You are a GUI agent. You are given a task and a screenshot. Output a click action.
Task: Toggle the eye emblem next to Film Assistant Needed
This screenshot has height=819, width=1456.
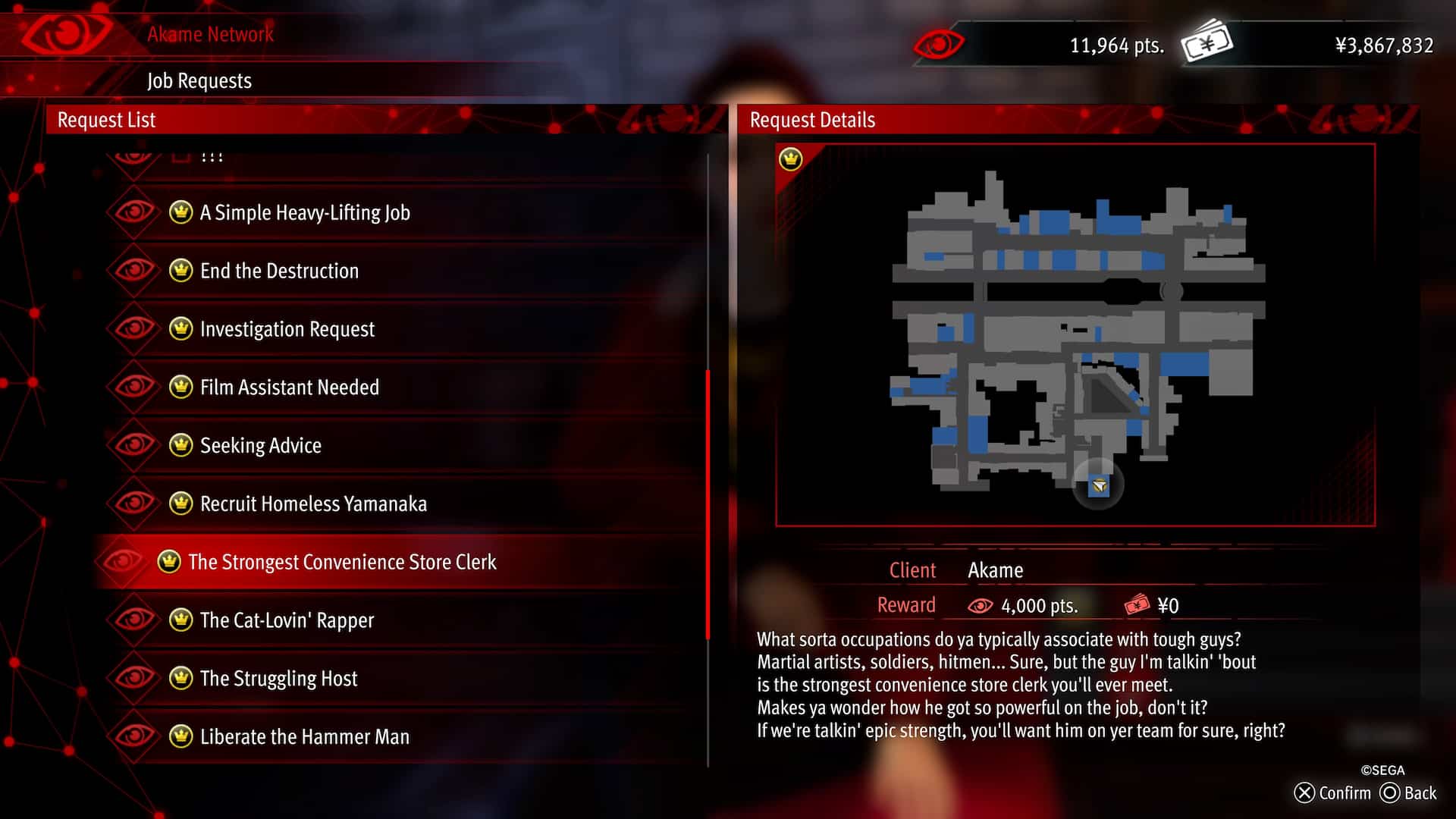(133, 388)
